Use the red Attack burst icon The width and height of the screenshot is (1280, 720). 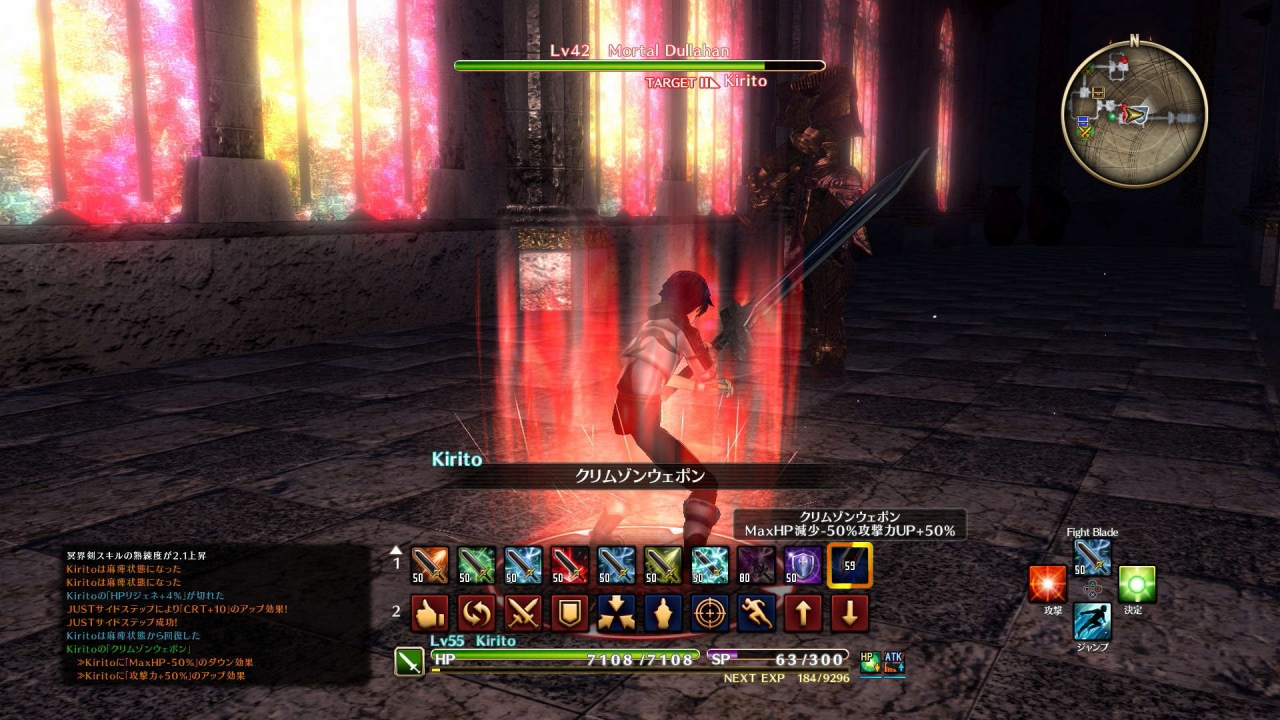[x=1048, y=584]
